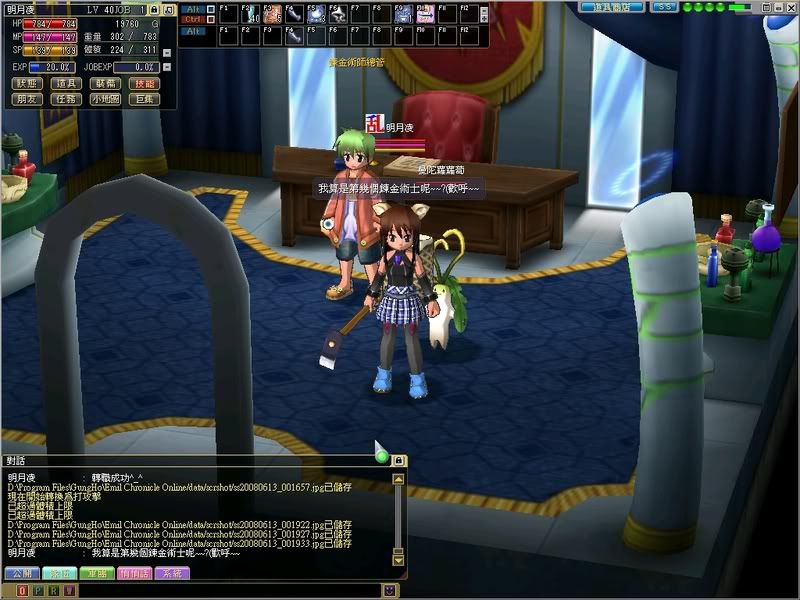Open the 道具商店 item shop
The image size is (800, 600).
[x=612, y=7]
